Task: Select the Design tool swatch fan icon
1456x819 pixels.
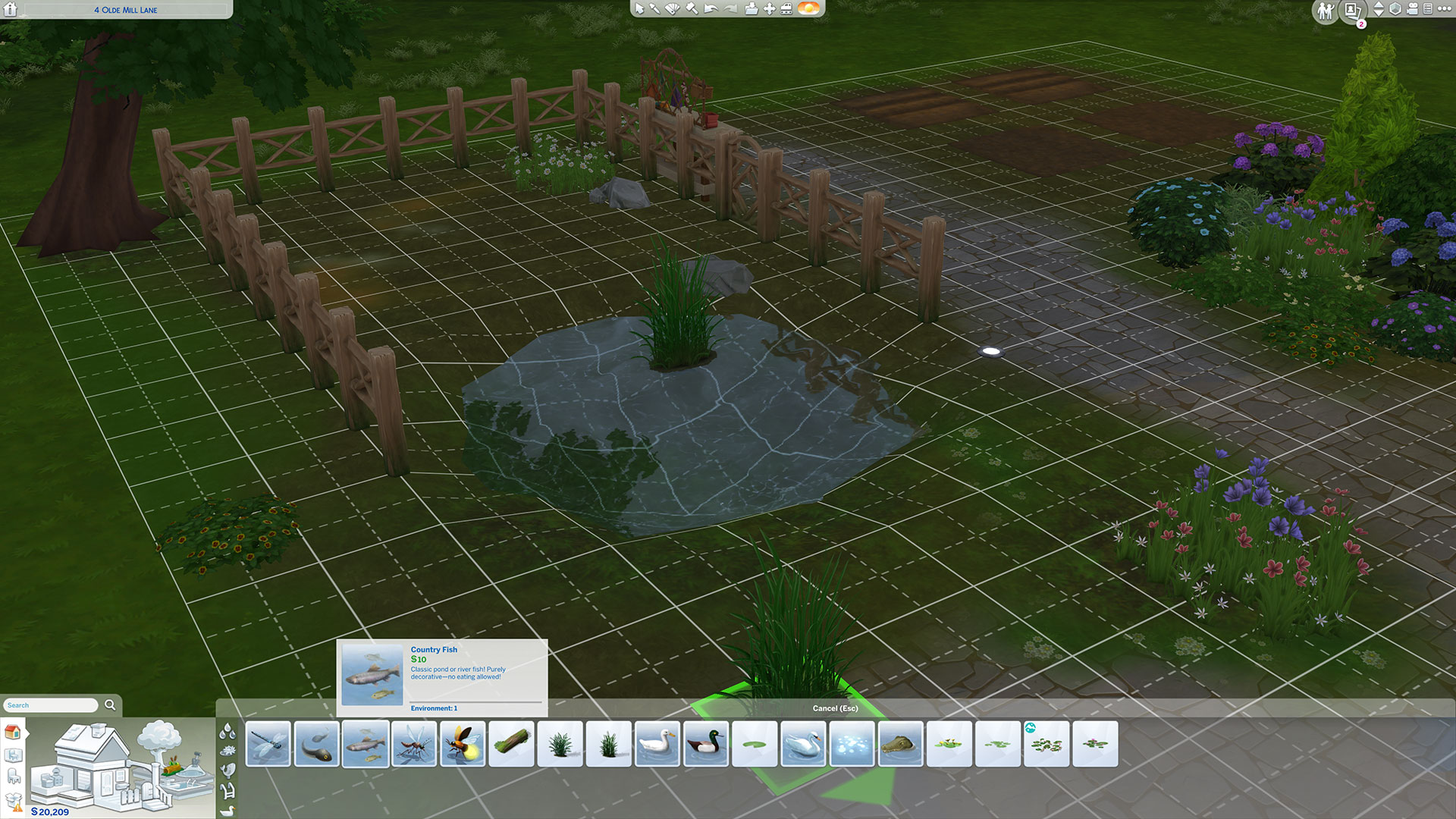Action: pos(672,10)
